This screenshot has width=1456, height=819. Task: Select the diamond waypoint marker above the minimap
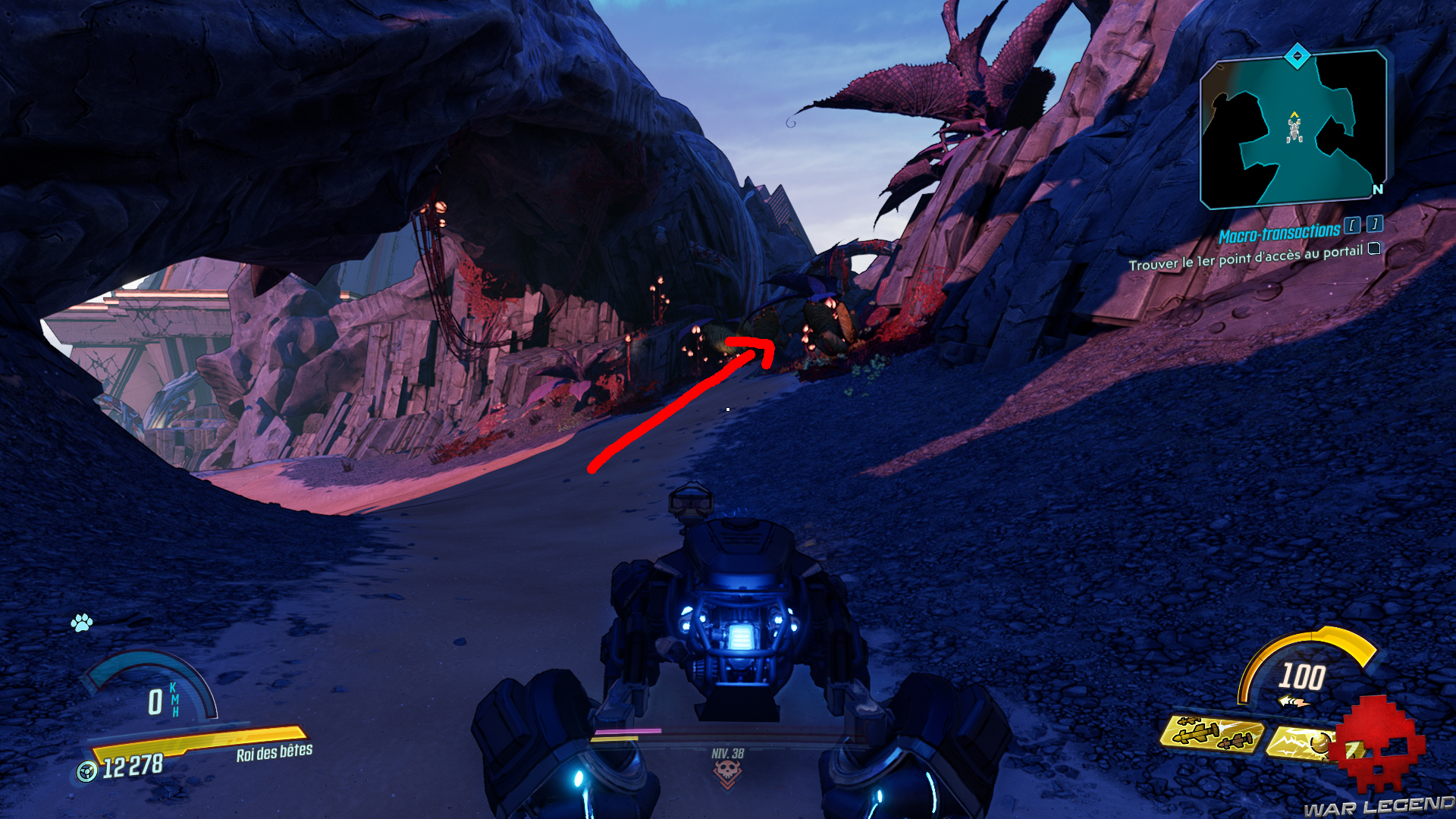pyautogui.click(x=1296, y=55)
